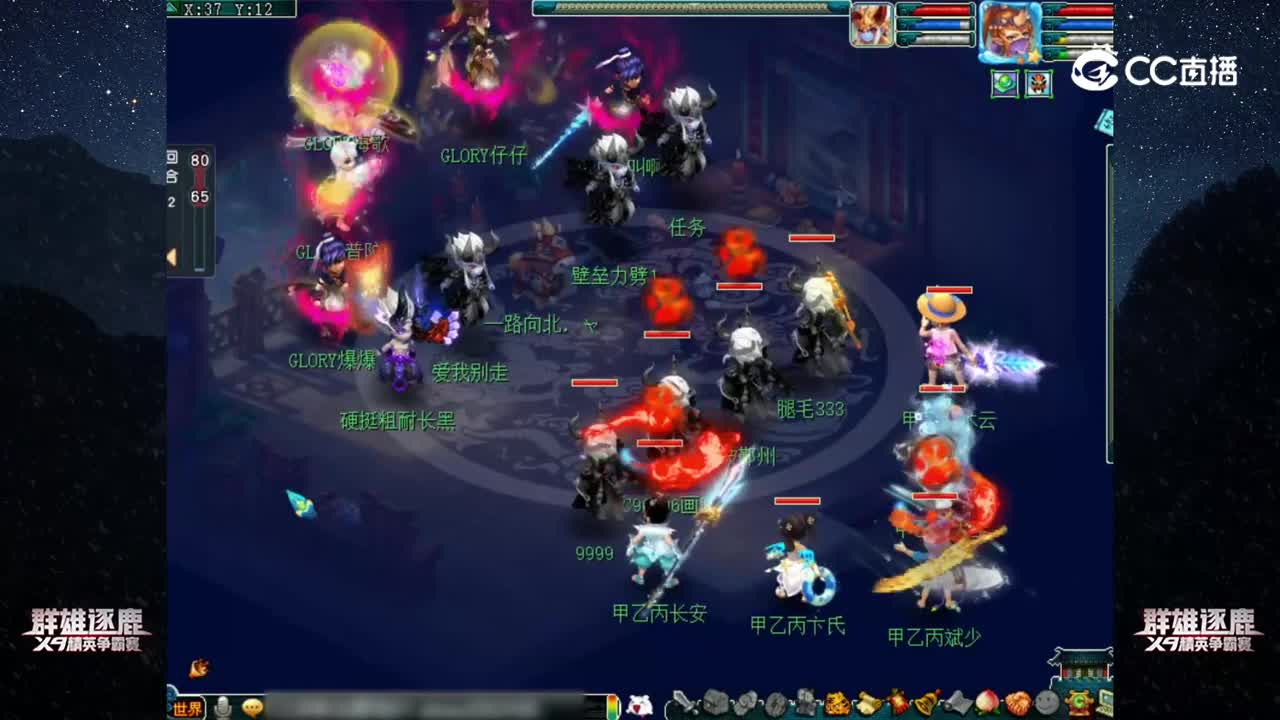Click the mask buff icon beside enemy portrait
Viewport: 1280px width, 720px height.
click(x=1038, y=82)
